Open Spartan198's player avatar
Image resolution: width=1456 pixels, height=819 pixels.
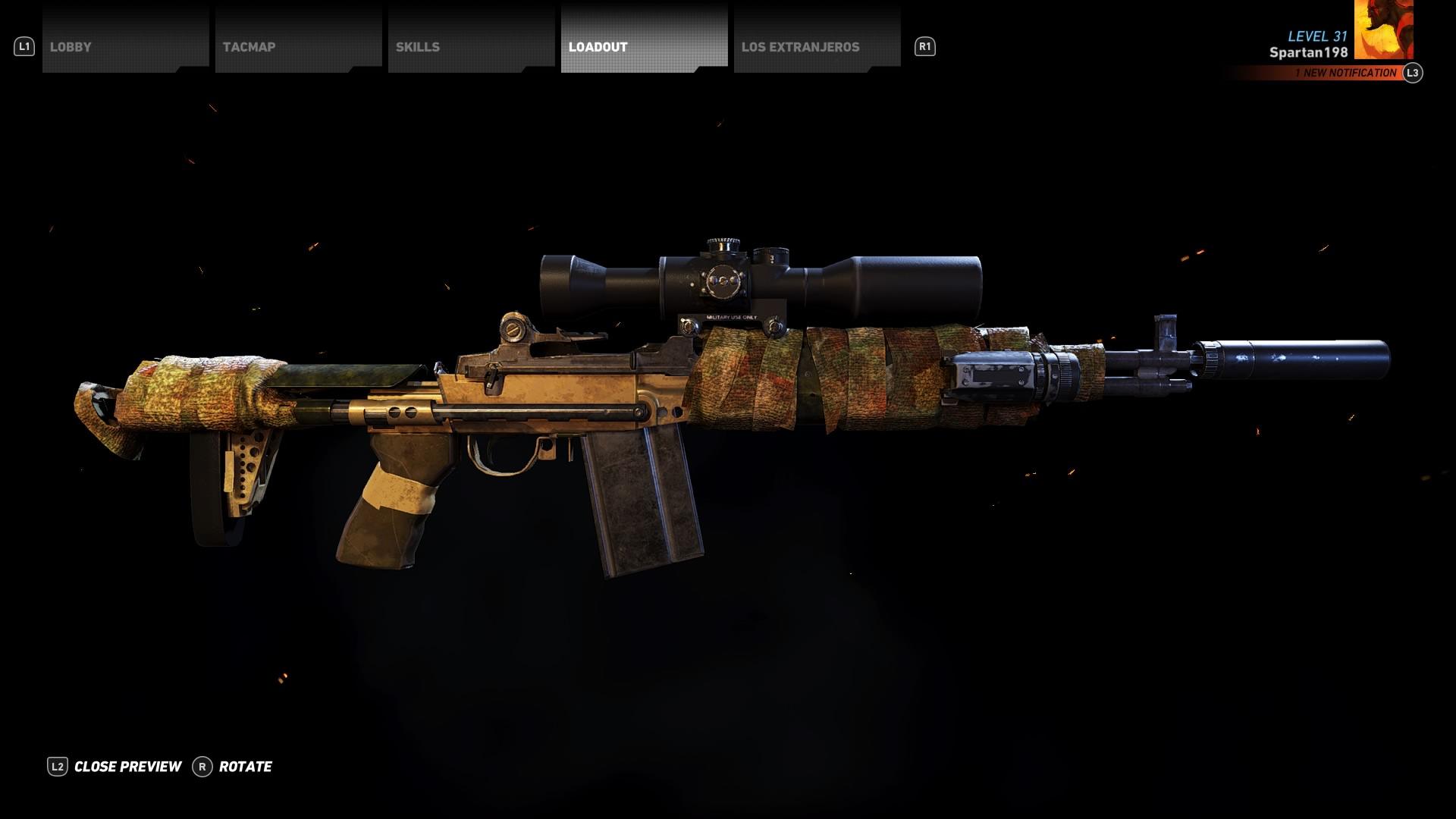[1383, 30]
